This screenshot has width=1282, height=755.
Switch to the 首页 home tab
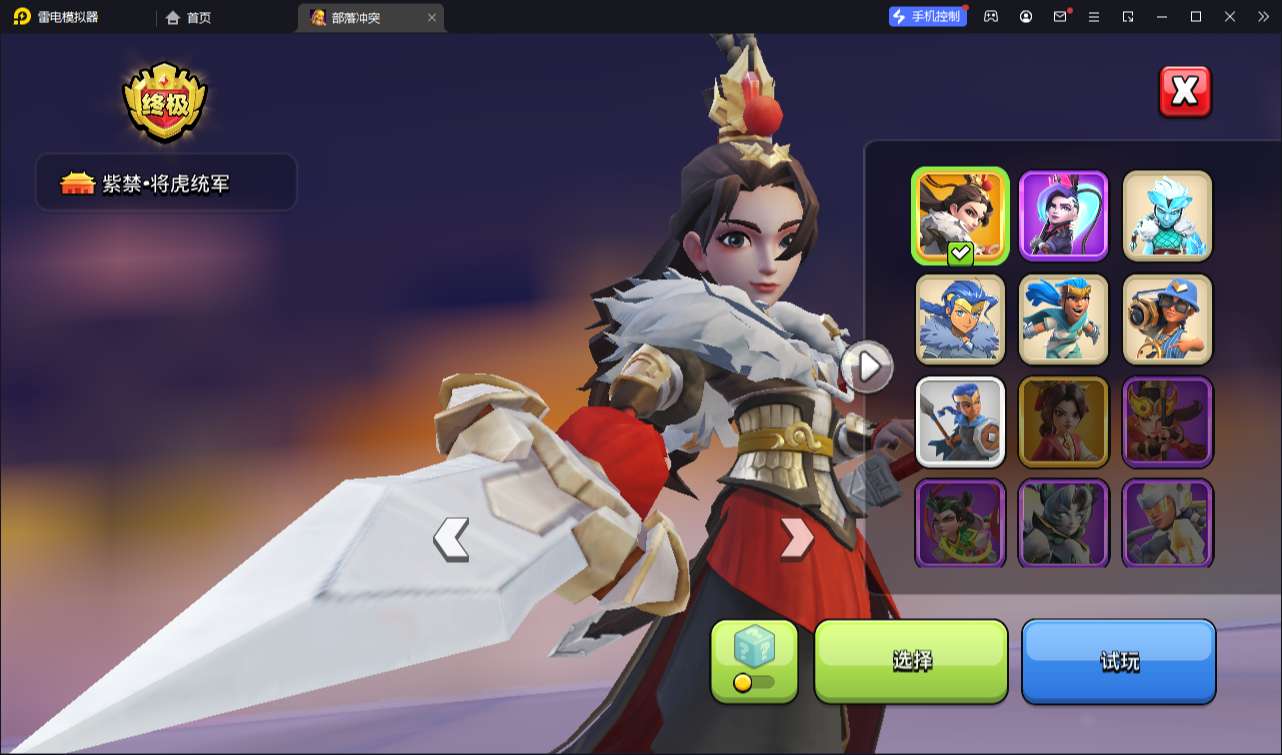click(x=189, y=17)
